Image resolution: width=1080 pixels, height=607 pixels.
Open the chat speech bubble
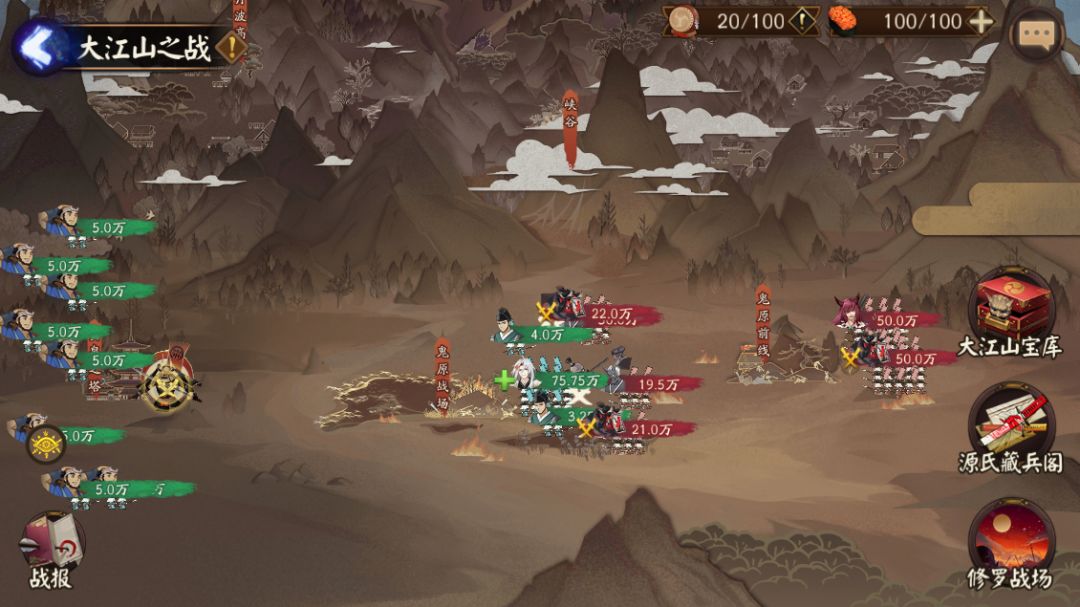[x=1035, y=34]
